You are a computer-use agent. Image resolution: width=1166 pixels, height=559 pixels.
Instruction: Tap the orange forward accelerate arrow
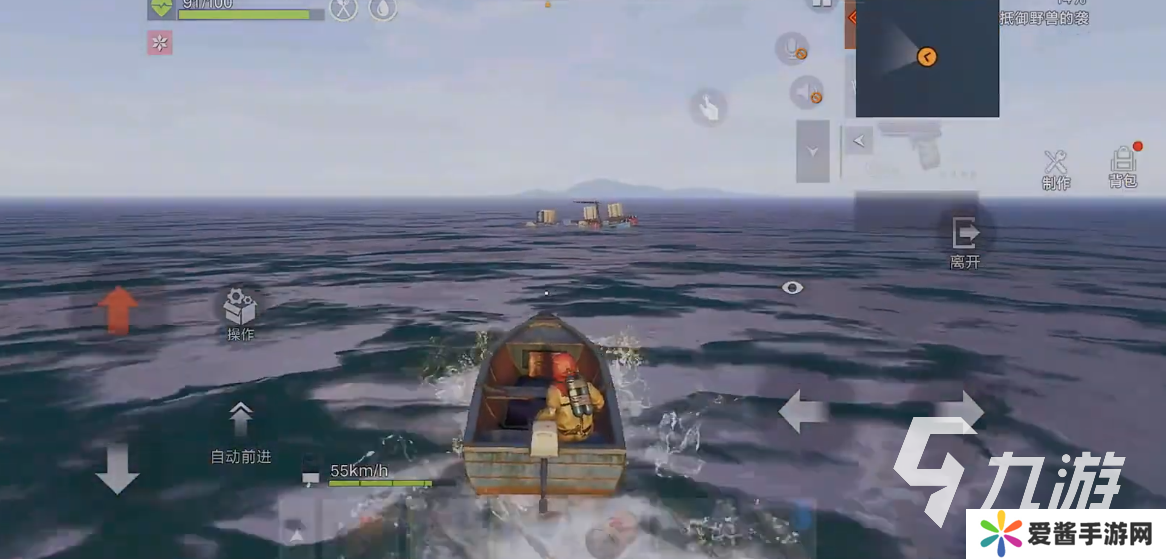tap(118, 309)
